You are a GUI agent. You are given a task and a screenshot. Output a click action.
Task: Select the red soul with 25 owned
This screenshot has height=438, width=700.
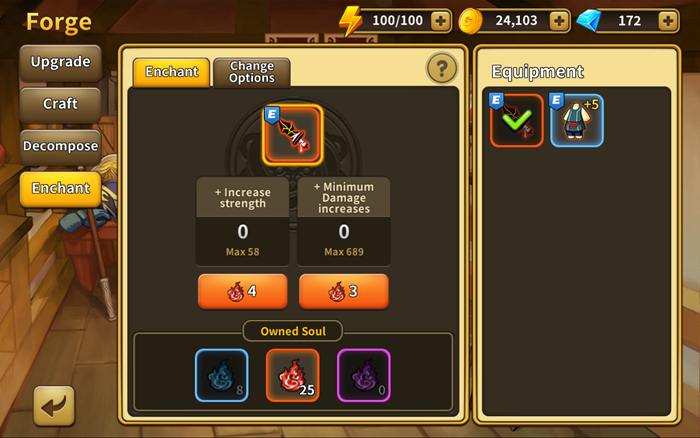coord(292,375)
